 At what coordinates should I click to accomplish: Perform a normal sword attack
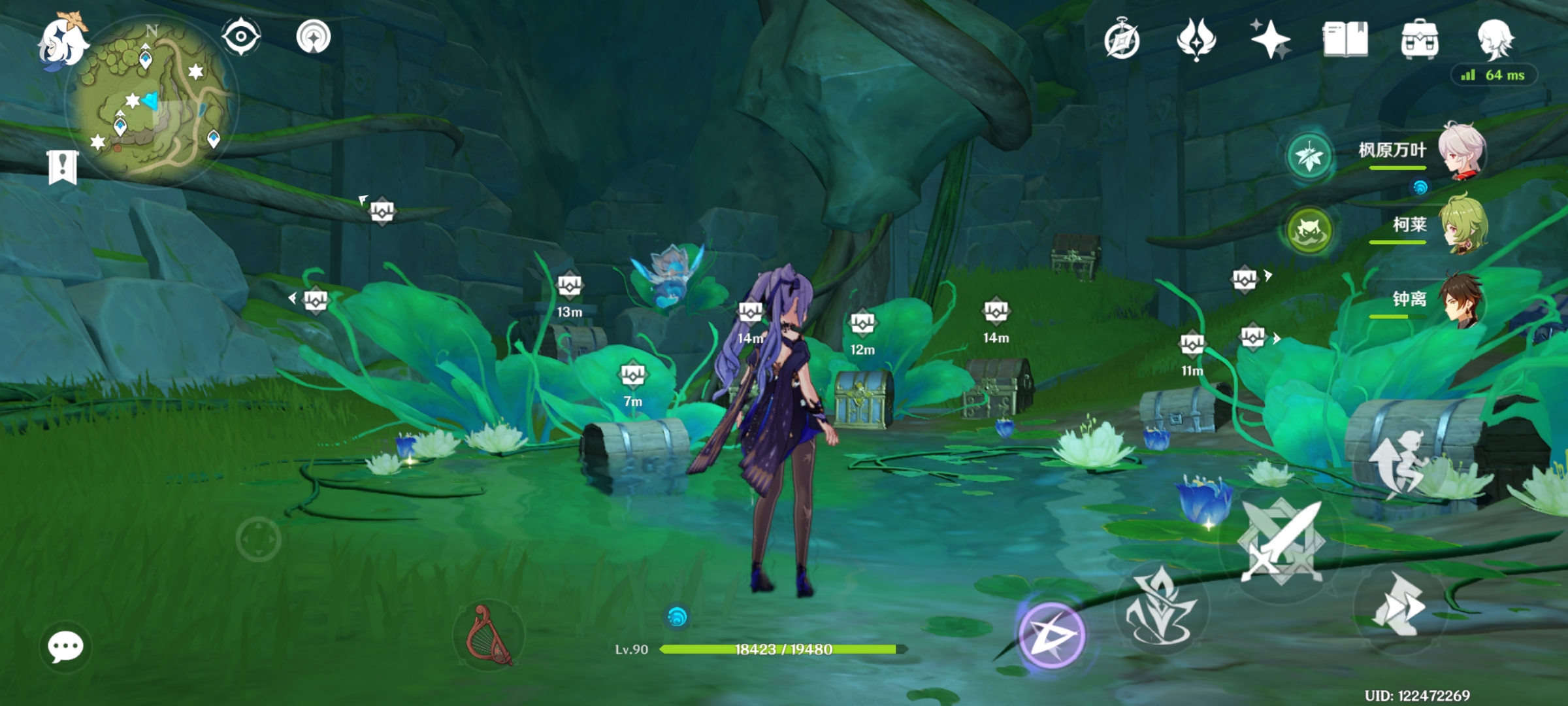pyautogui.click(x=1281, y=543)
